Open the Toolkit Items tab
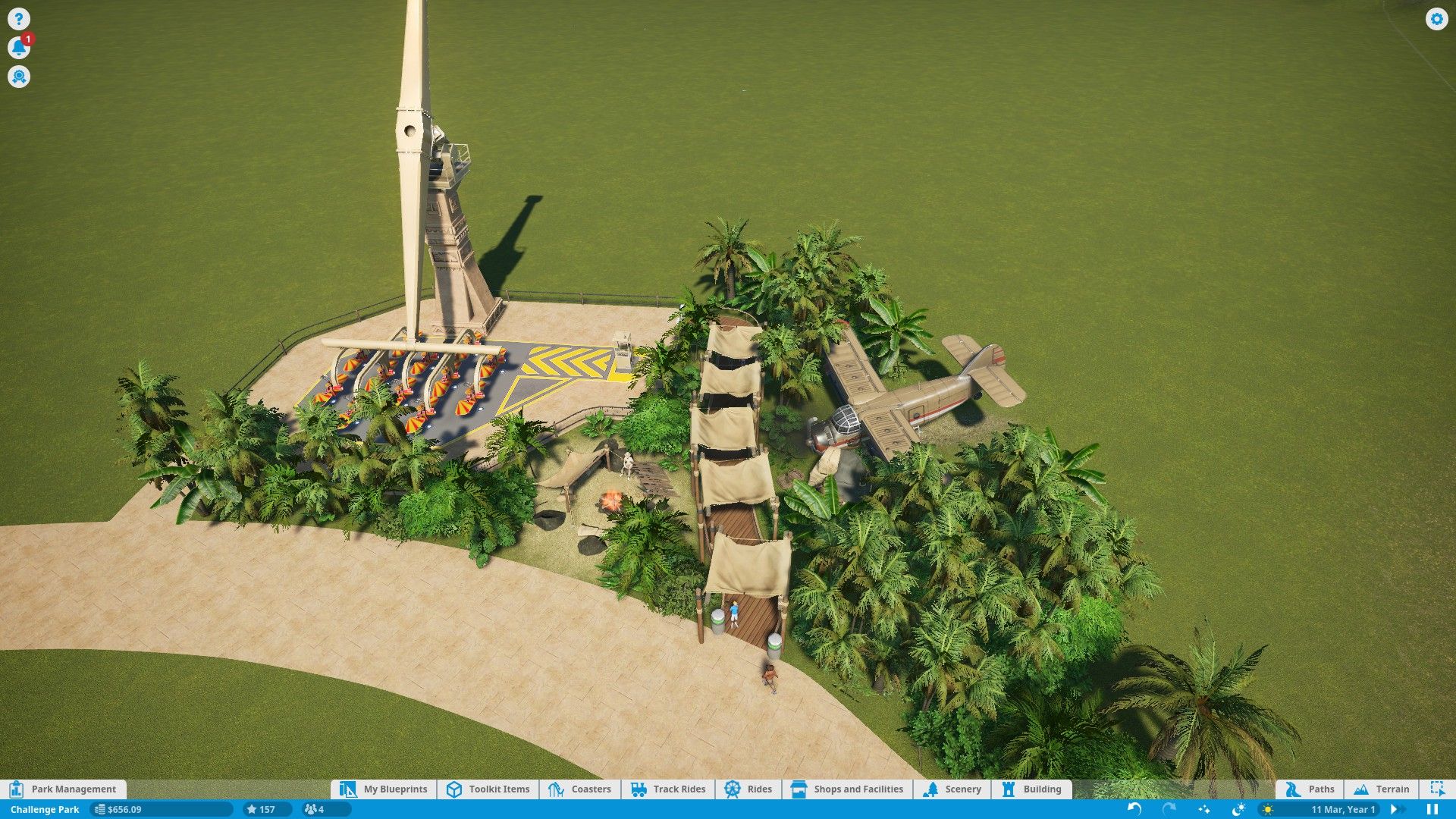 point(487,789)
